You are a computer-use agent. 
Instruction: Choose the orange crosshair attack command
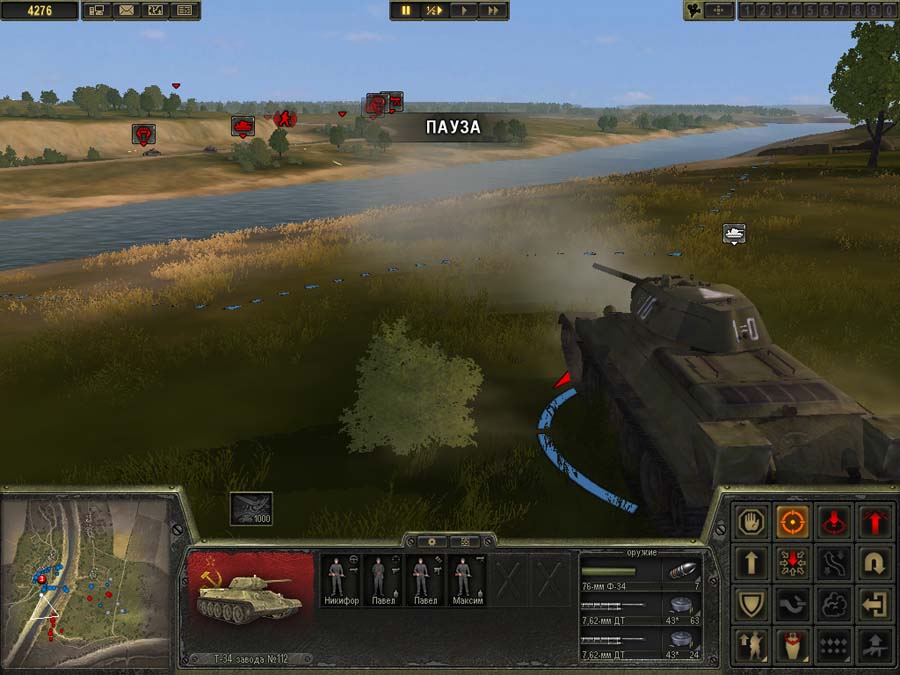tap(792, 522)
